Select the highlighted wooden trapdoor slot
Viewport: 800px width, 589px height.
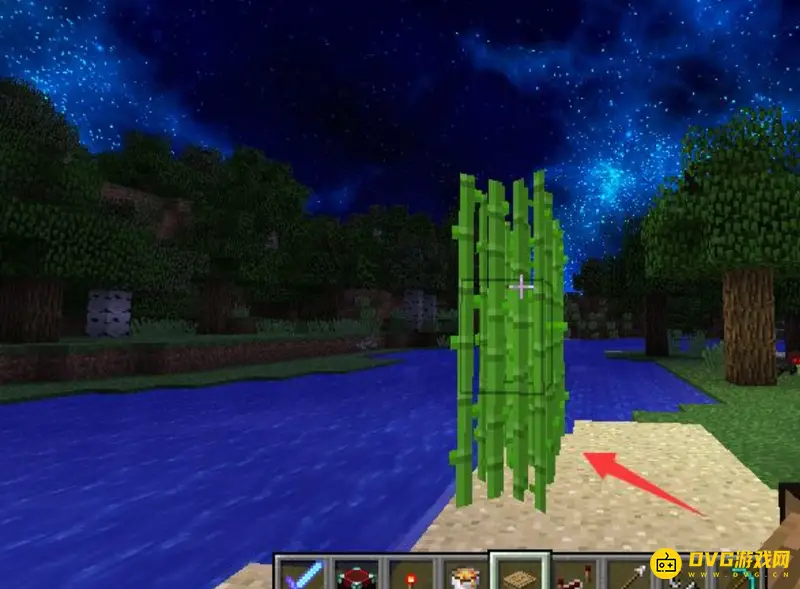tap(519, 575)
